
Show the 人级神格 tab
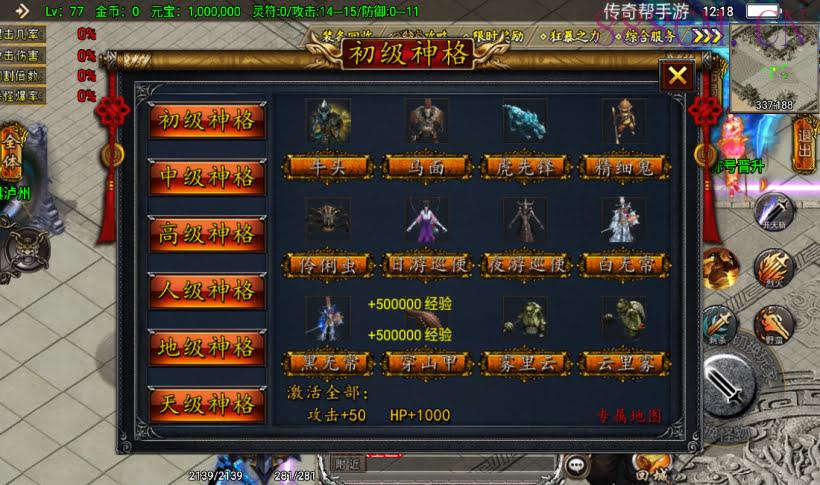207,292
